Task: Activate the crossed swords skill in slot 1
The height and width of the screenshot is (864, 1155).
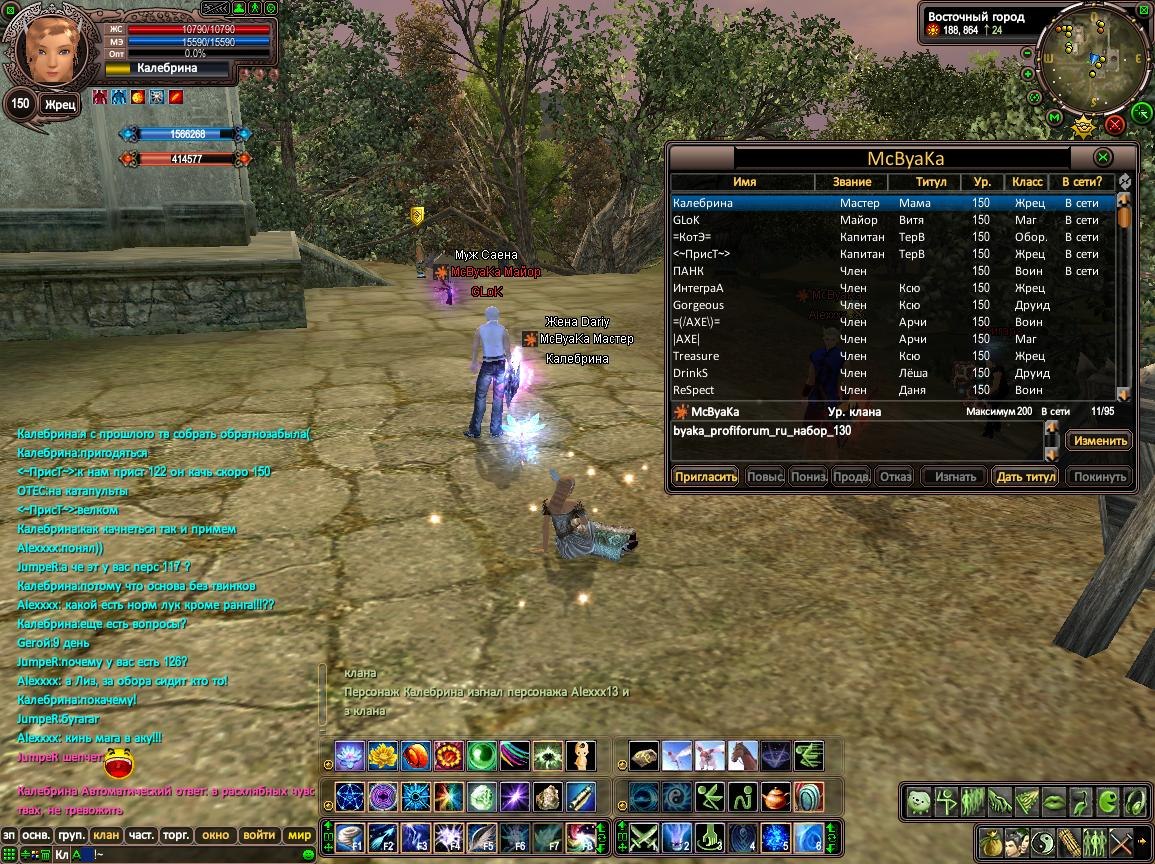Action: (x=643, y=835)
